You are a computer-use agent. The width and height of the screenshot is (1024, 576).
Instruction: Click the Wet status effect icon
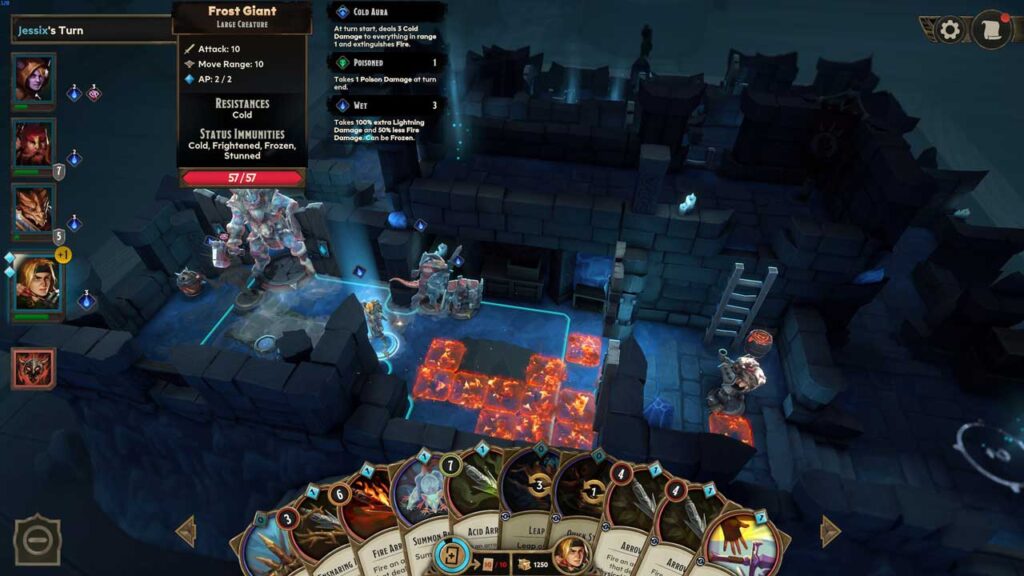343,105
